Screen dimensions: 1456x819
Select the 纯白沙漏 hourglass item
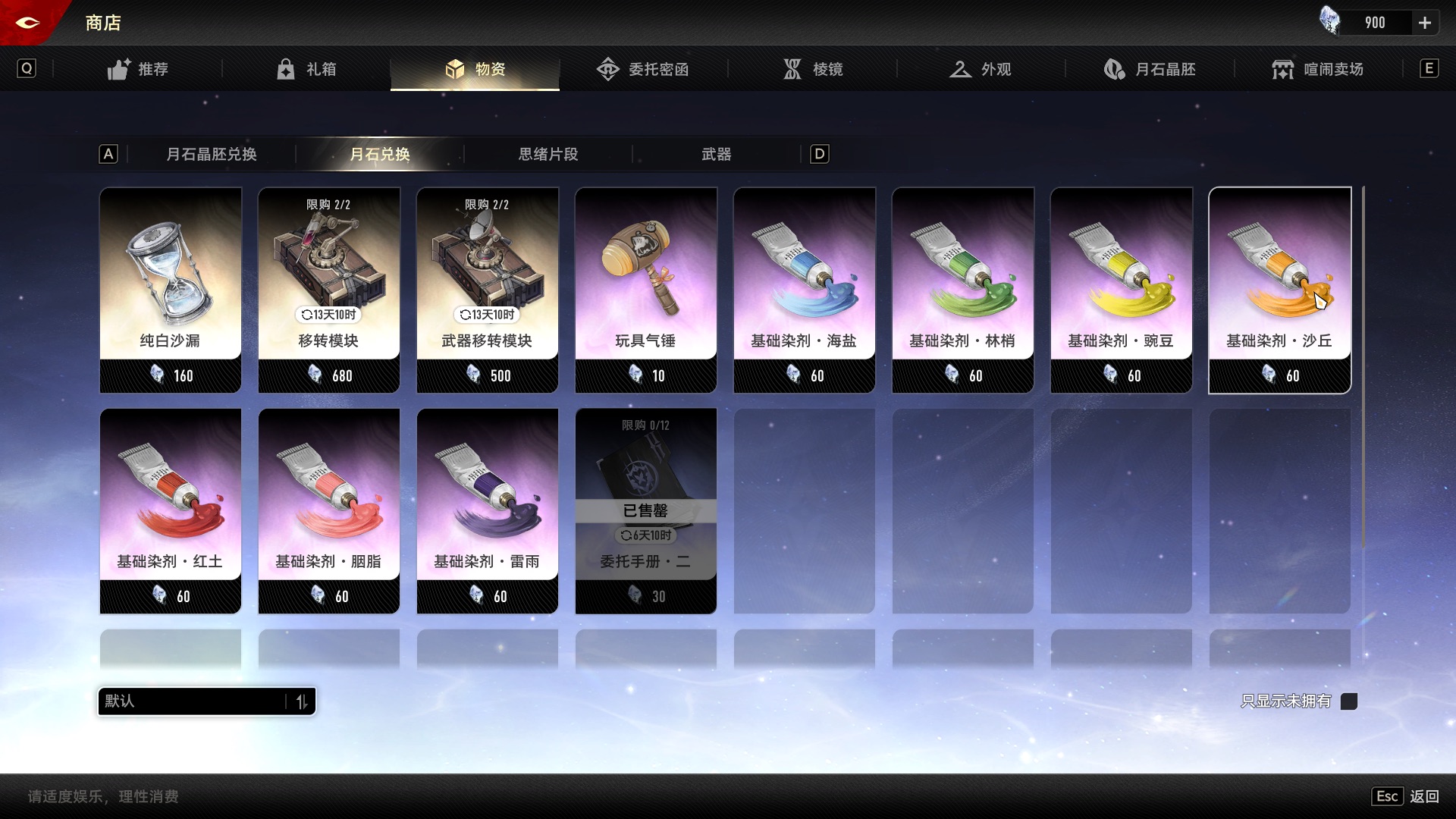click(171, 290)
